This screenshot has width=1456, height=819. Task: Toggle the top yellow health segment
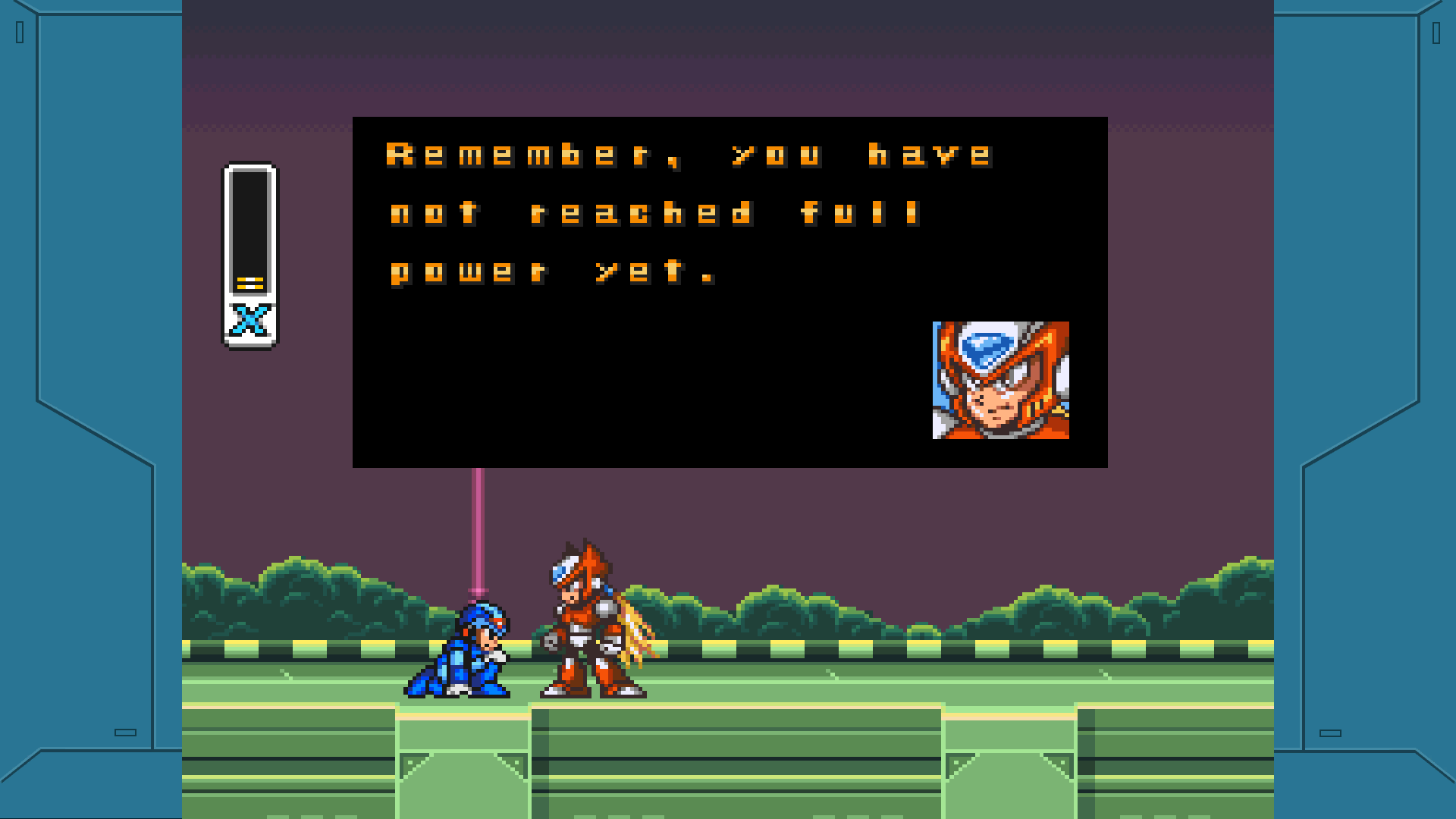249,278
